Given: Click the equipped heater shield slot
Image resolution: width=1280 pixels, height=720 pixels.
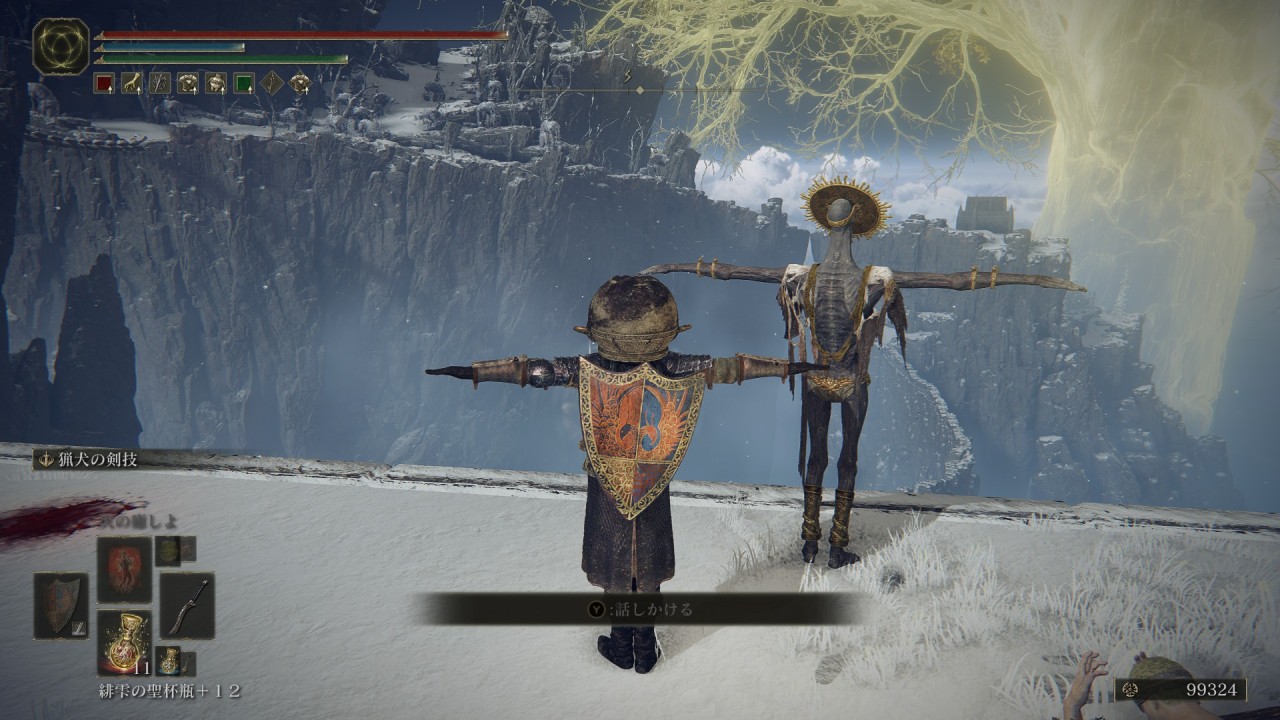Looking at the screenshot, I should (x=60, y=605).
